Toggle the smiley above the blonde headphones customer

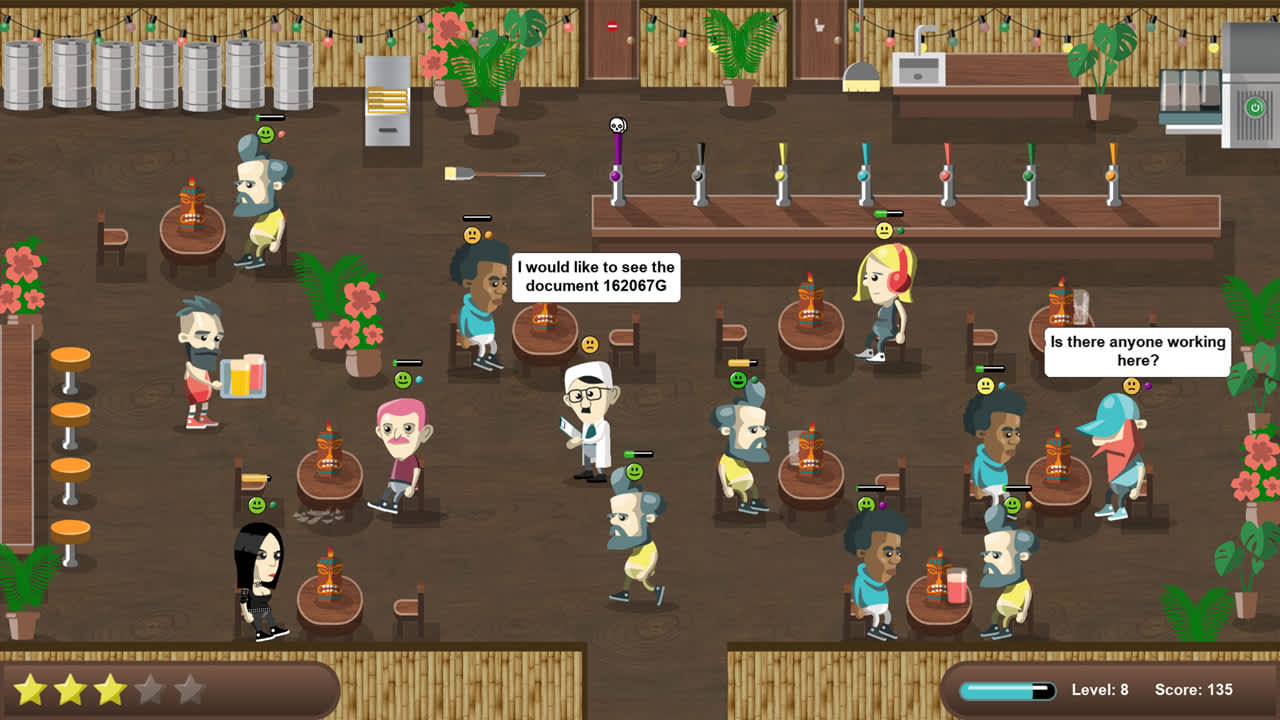[882, 230]
